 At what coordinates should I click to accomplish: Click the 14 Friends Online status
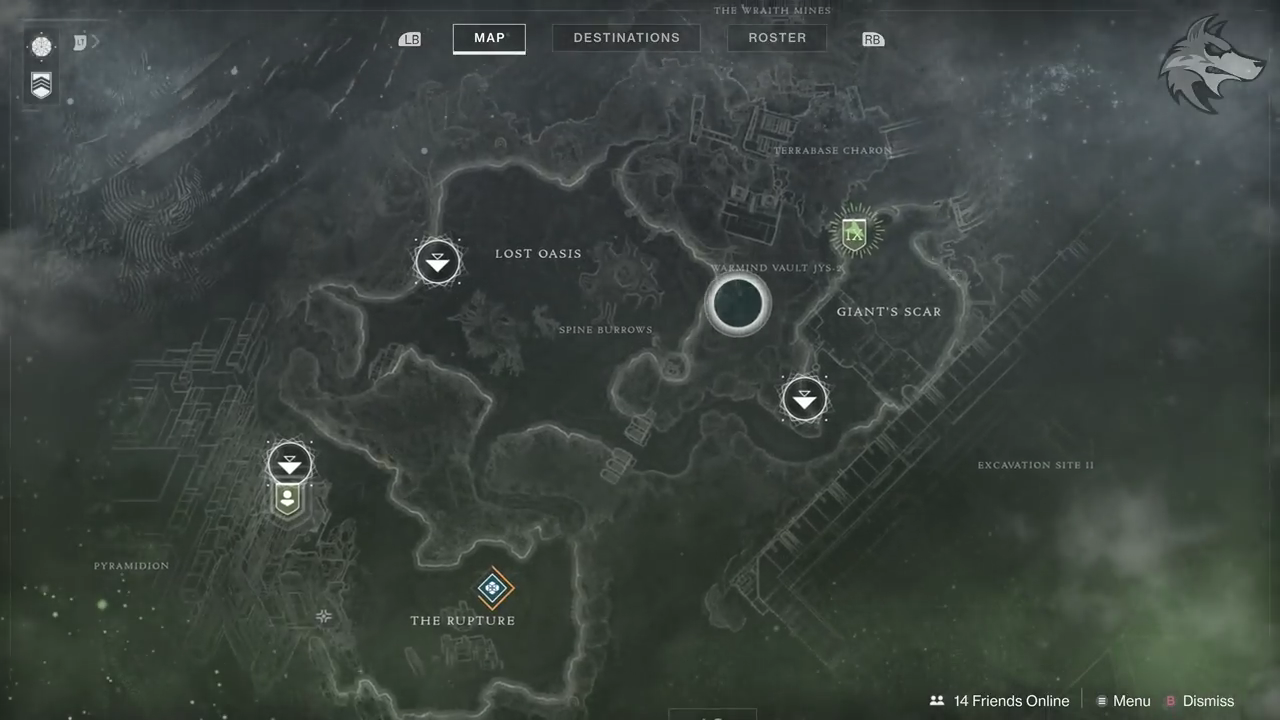click(1011, 701)
